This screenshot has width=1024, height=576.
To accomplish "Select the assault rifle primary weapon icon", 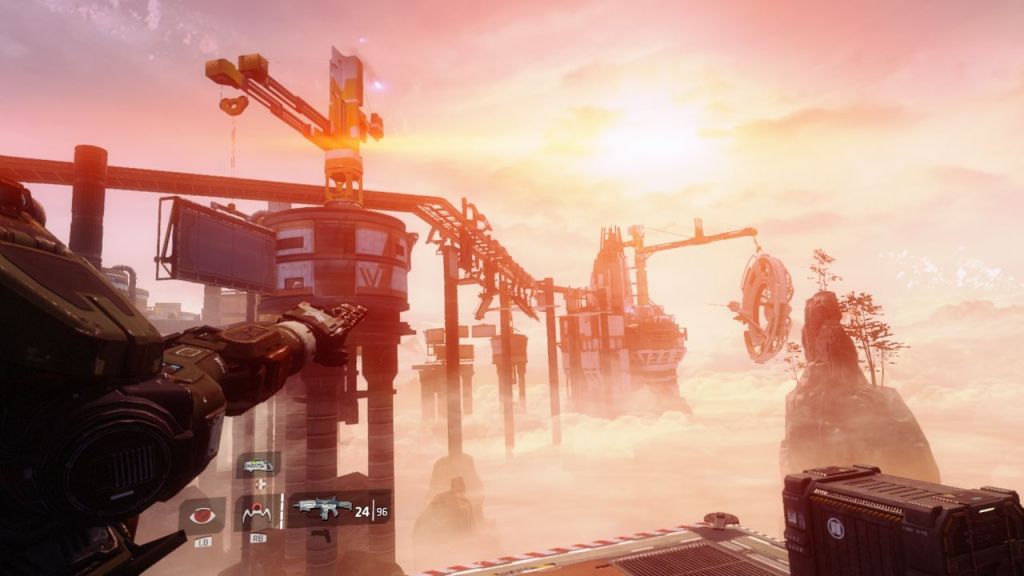I will pyautogui.click(x=322, y=507).
